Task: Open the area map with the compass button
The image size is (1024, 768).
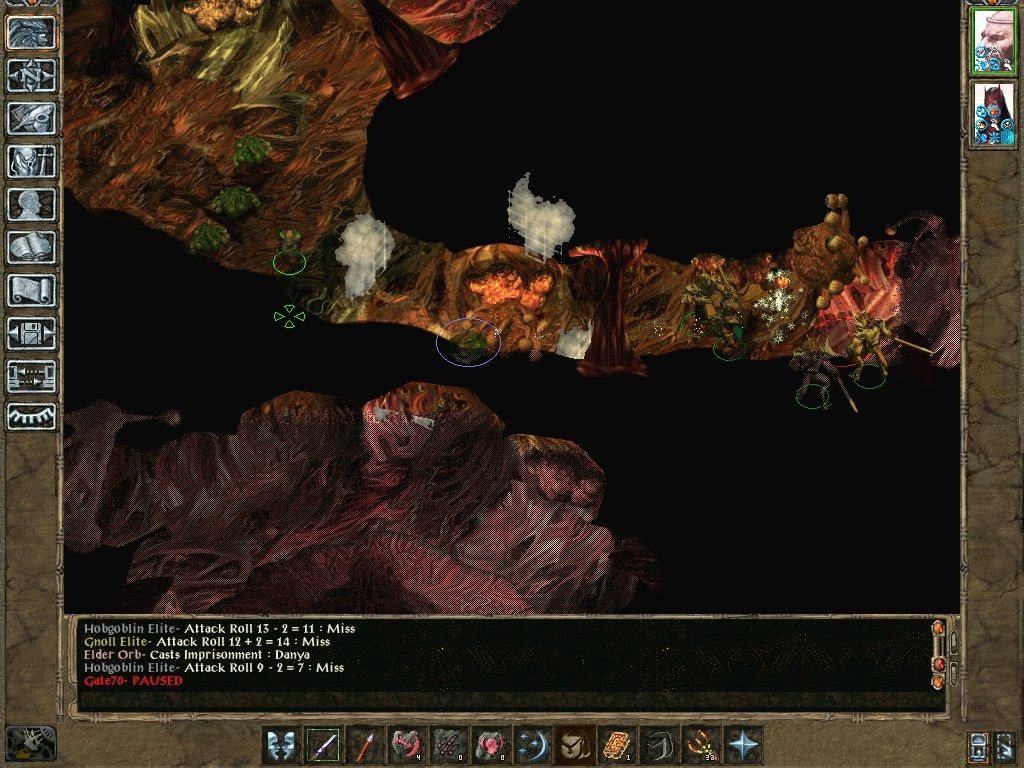Action: (32, 75)
